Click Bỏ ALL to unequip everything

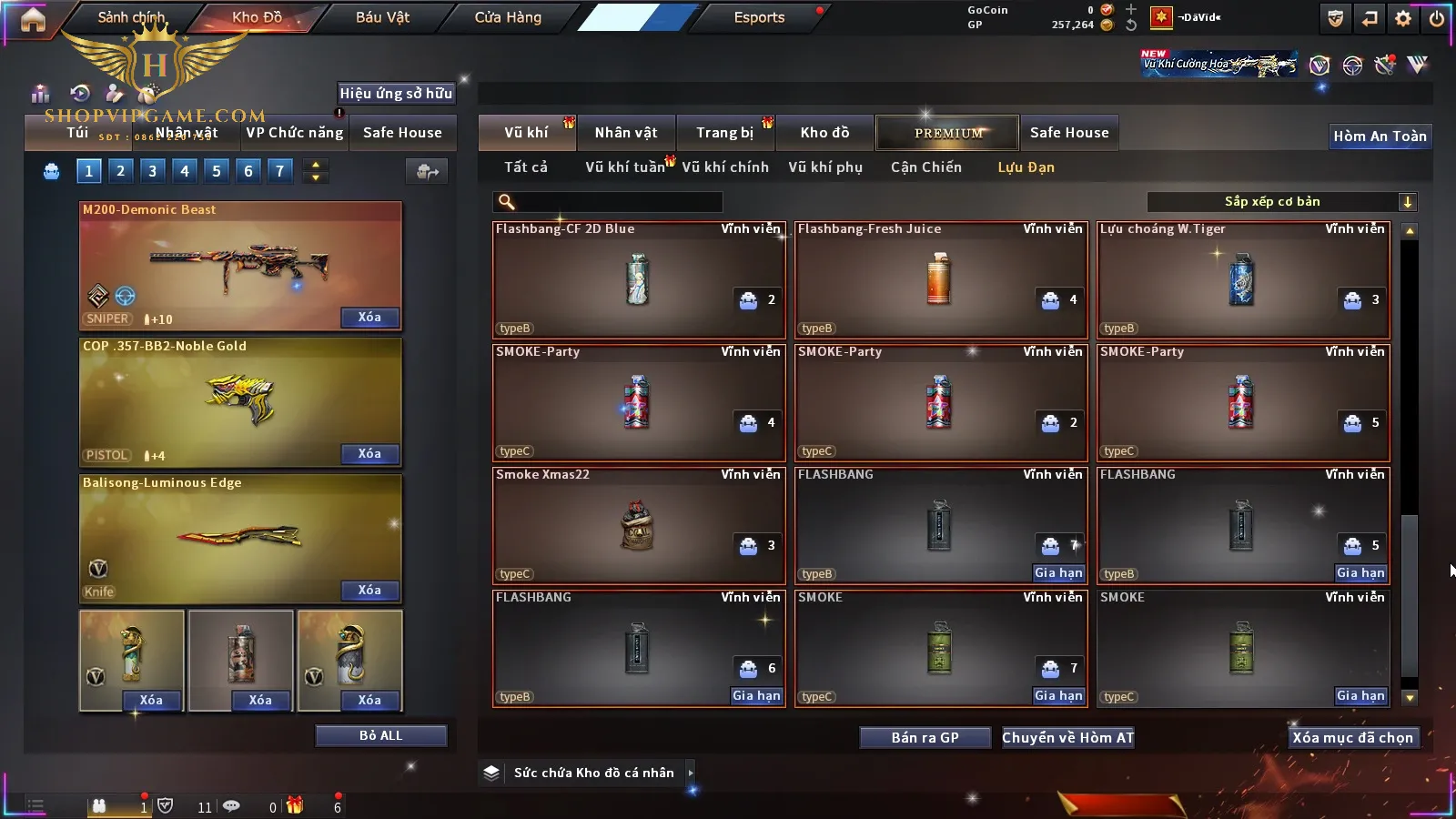380,735
